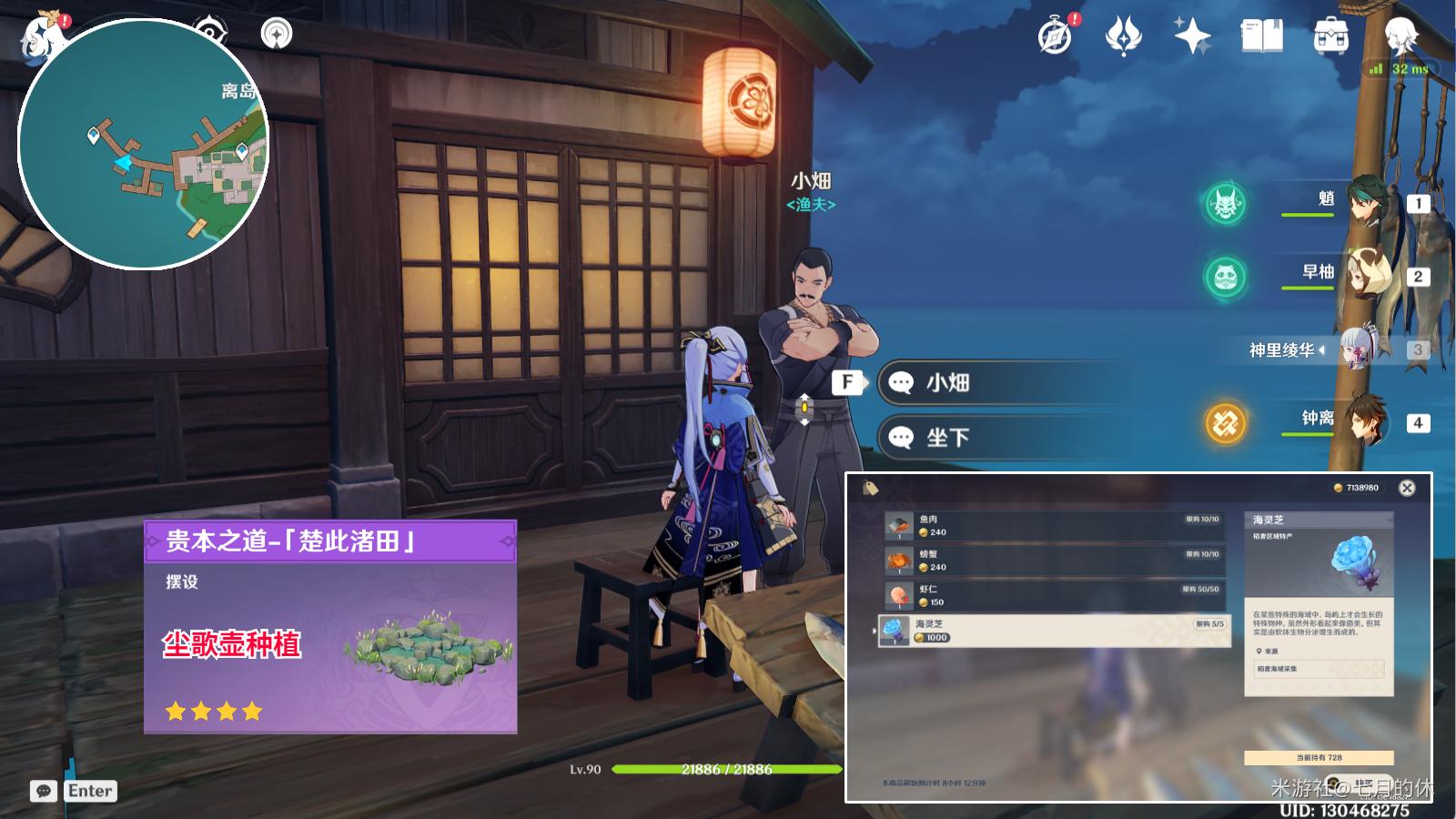Screen dimensions: 1456x819
Task: Open the Adventurer Handbook book icon
Action: 1261,36
